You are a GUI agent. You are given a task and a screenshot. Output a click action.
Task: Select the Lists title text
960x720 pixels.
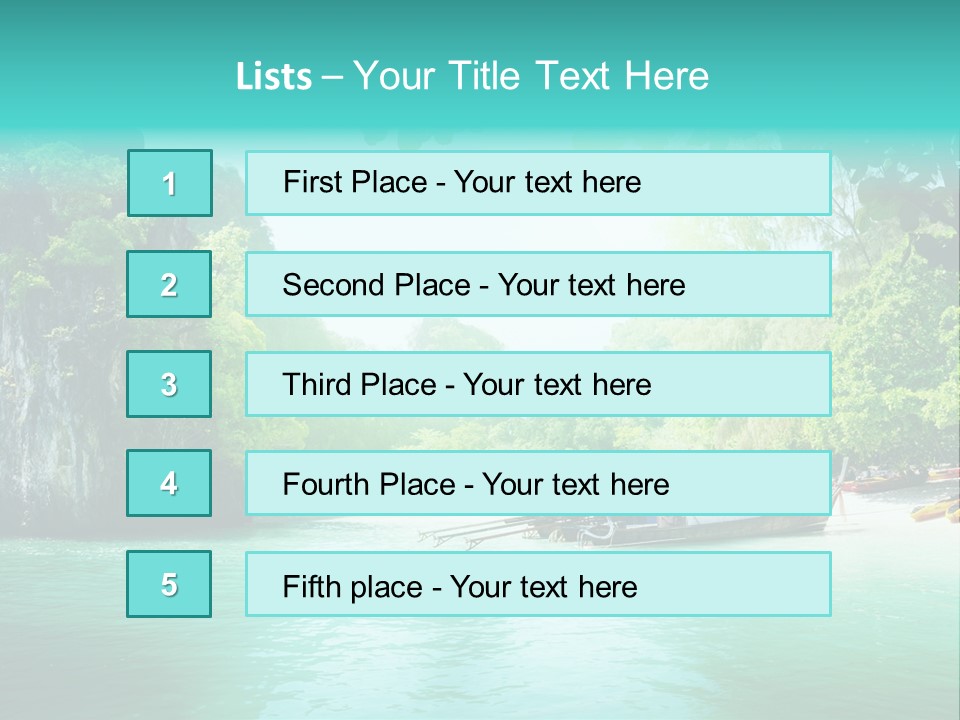[472, 76]
